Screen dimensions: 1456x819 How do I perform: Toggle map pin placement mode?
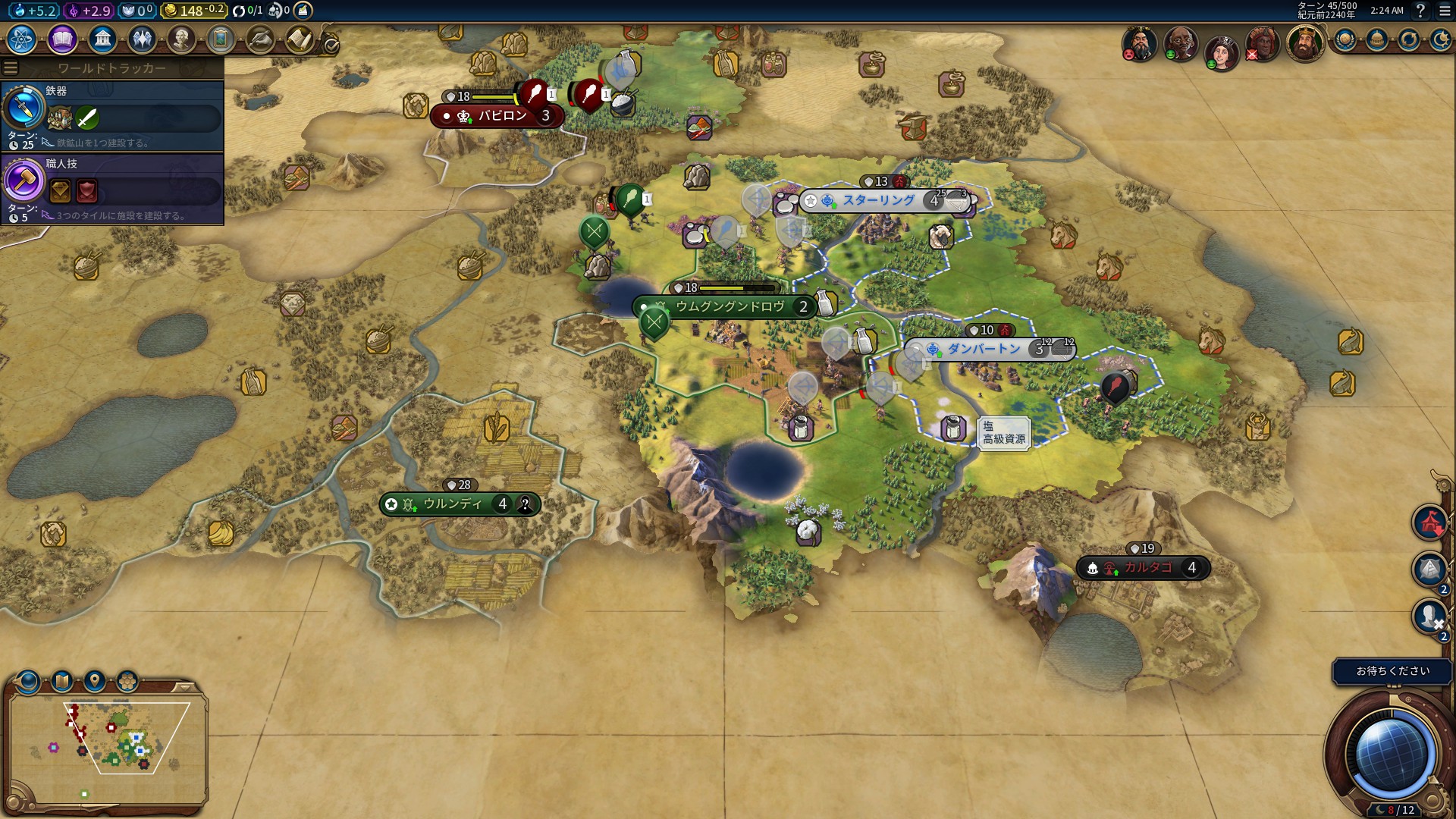[x=93, y=679]
